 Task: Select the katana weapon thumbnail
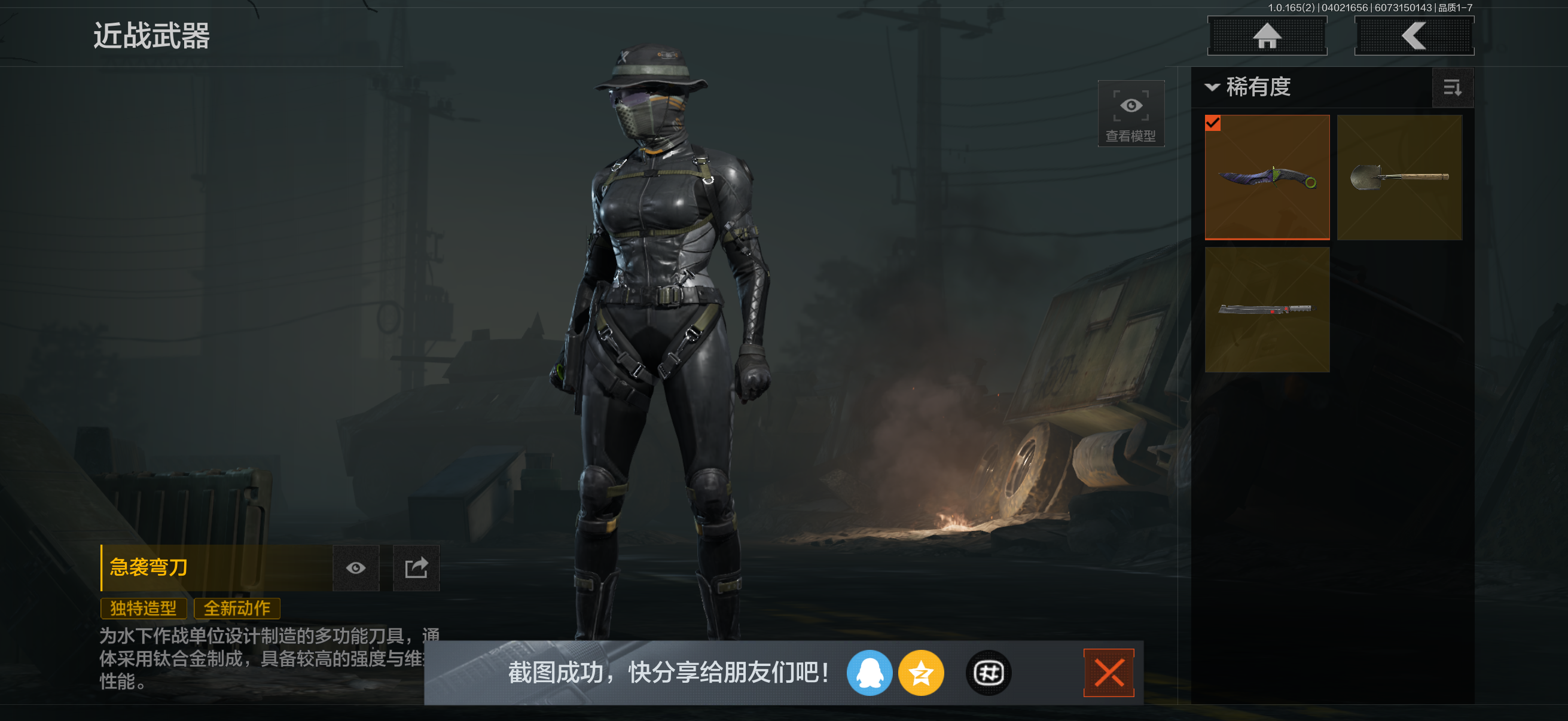point(1267,310)
